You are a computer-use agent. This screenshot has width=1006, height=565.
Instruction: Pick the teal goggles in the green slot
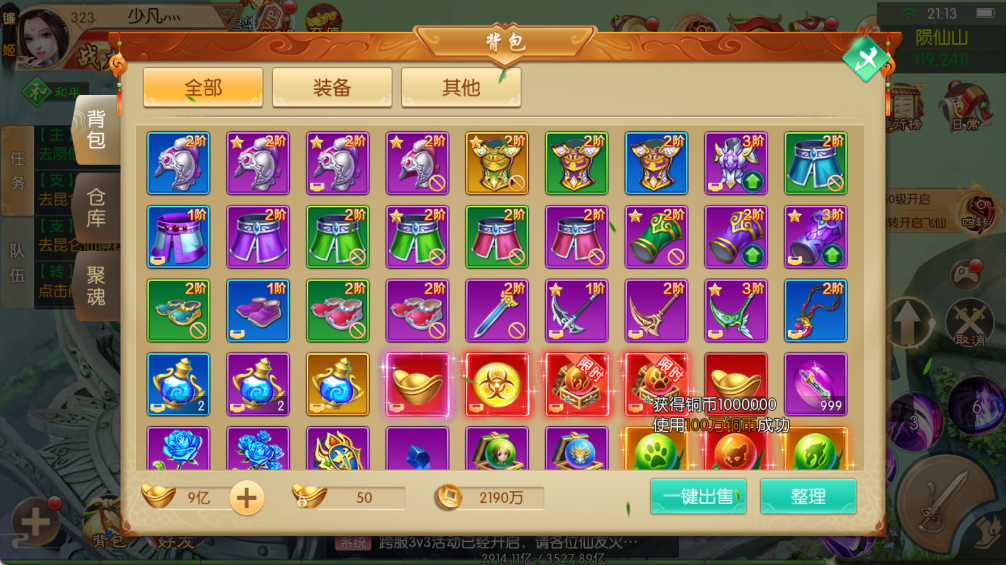(x=179, y=310)
